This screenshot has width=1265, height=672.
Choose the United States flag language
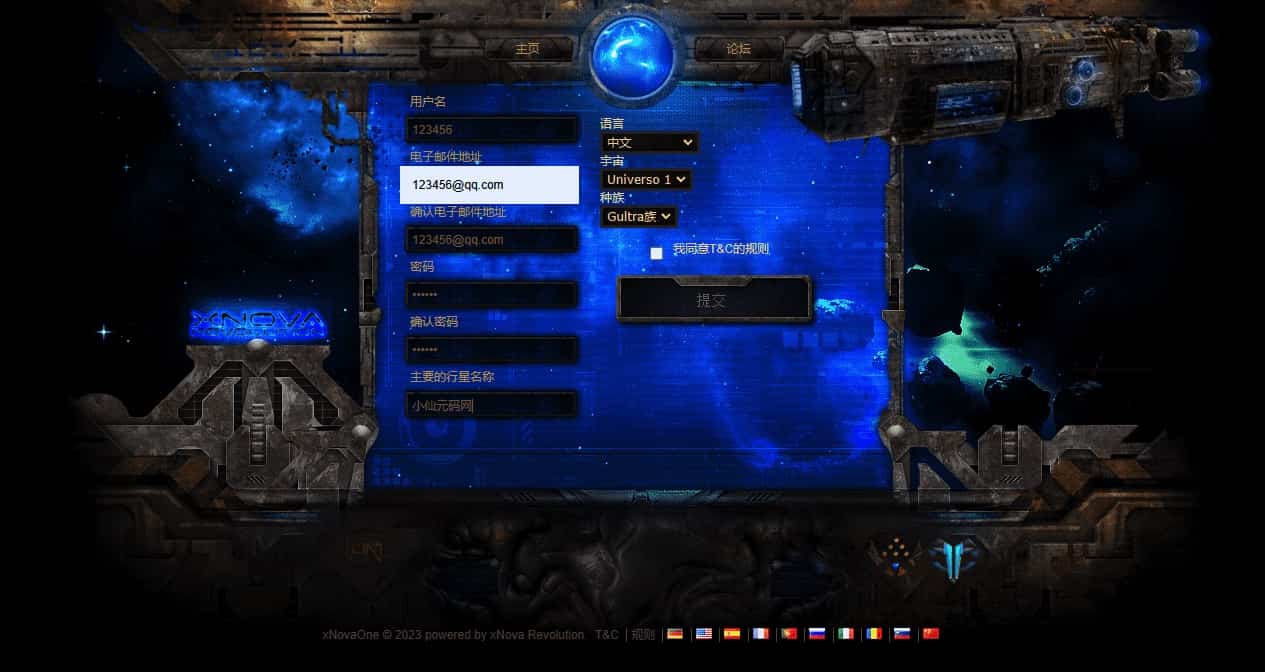pos(704,634)
